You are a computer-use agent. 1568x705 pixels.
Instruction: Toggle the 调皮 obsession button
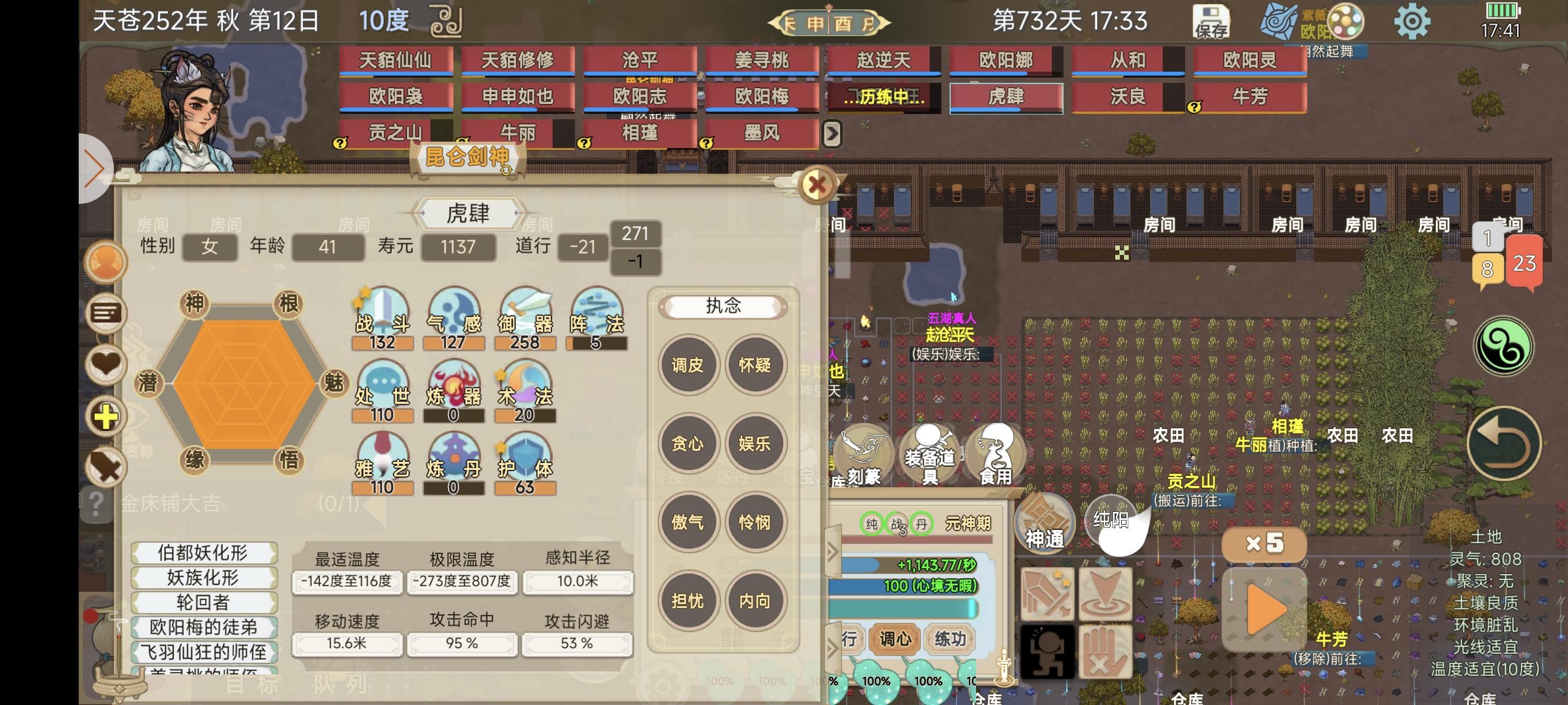tap(688, 365)
